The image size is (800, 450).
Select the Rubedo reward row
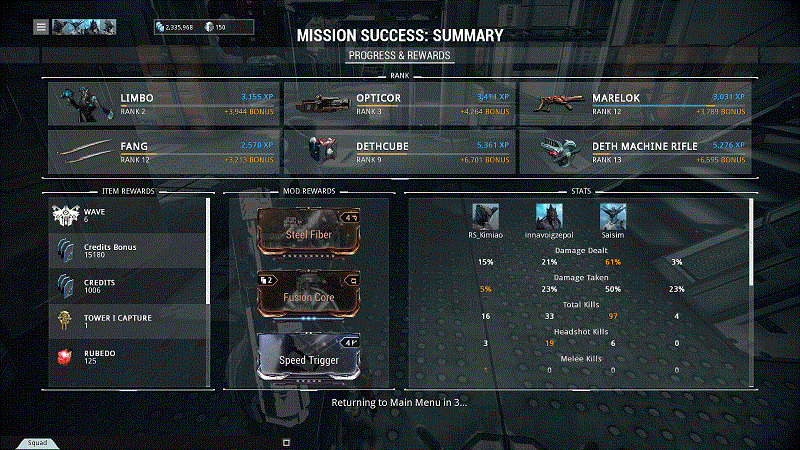point(127,356)
